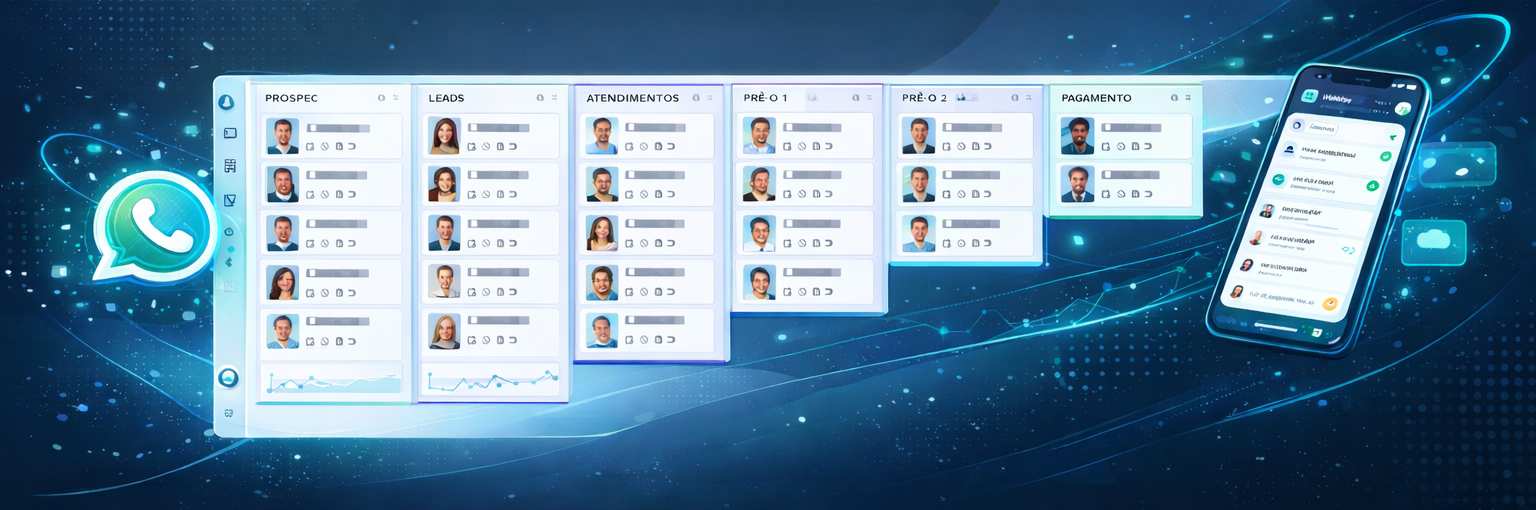Screen dimensions: 1536x510
Task: Show the line chart under the LEADS column
Action: [492, 379]
